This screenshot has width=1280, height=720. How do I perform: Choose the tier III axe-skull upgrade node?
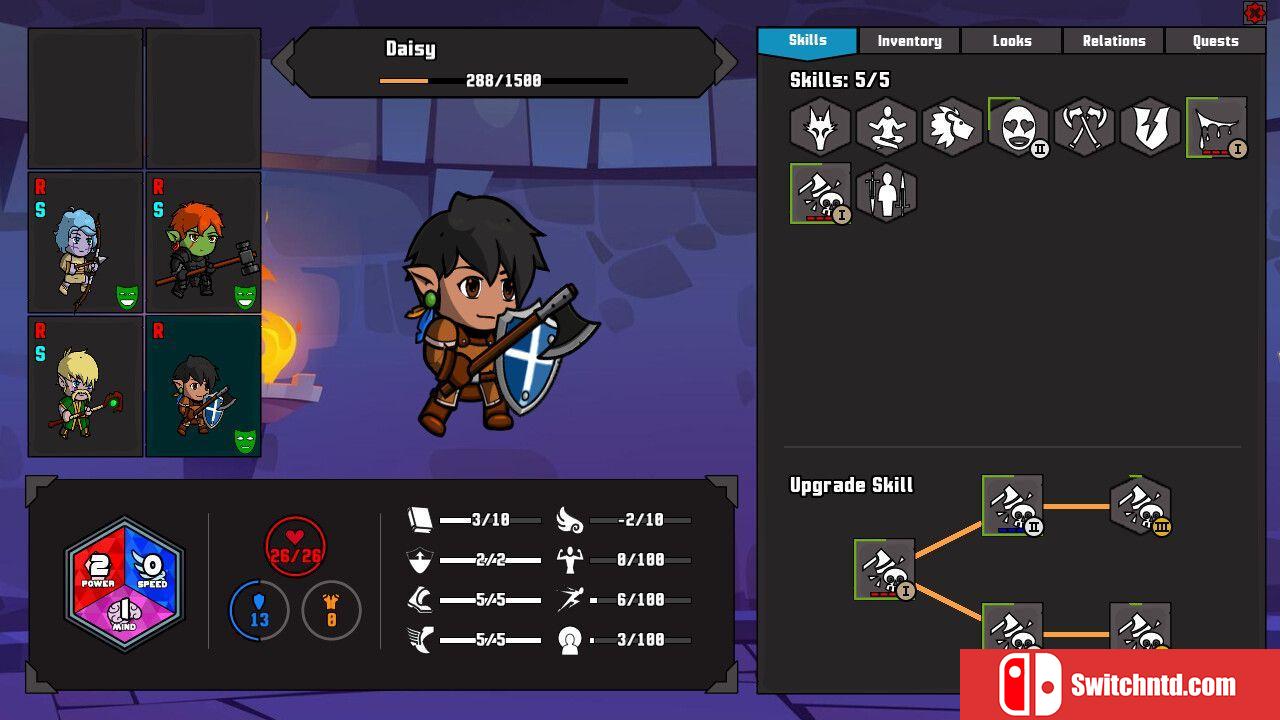[1140, 506]
